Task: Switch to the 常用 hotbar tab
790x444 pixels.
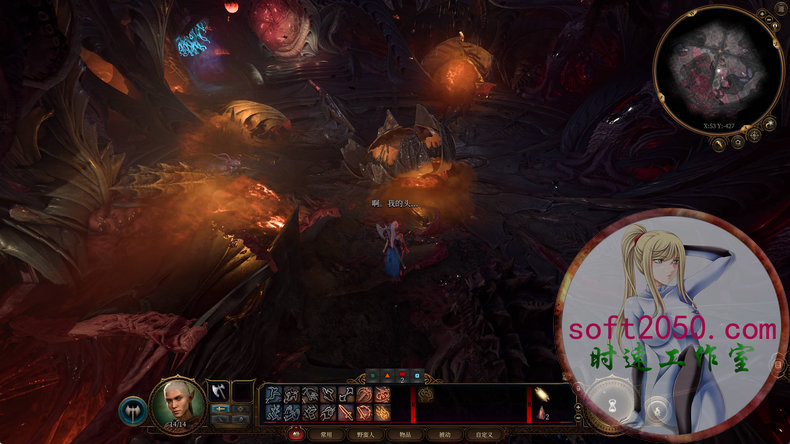Action: pos(326,435)
